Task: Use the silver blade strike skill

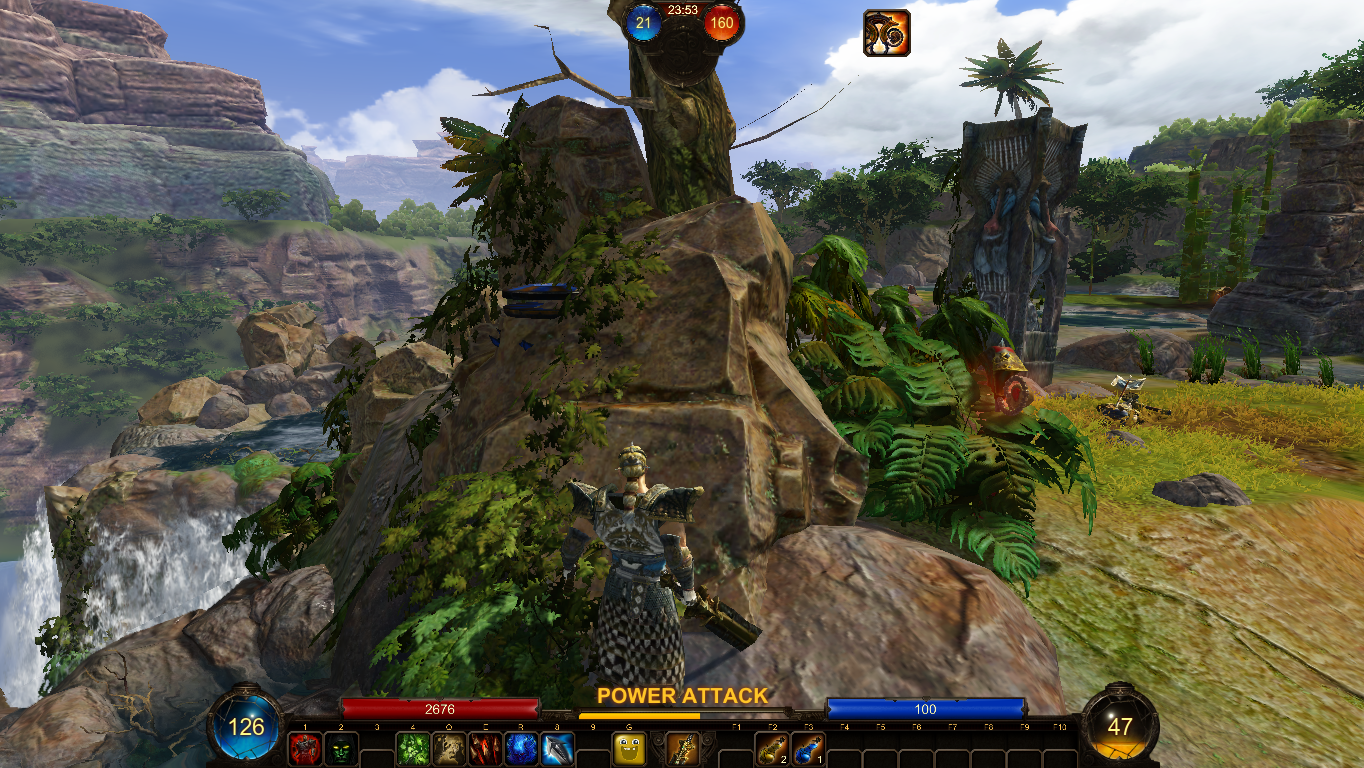Action: point(557,749)
